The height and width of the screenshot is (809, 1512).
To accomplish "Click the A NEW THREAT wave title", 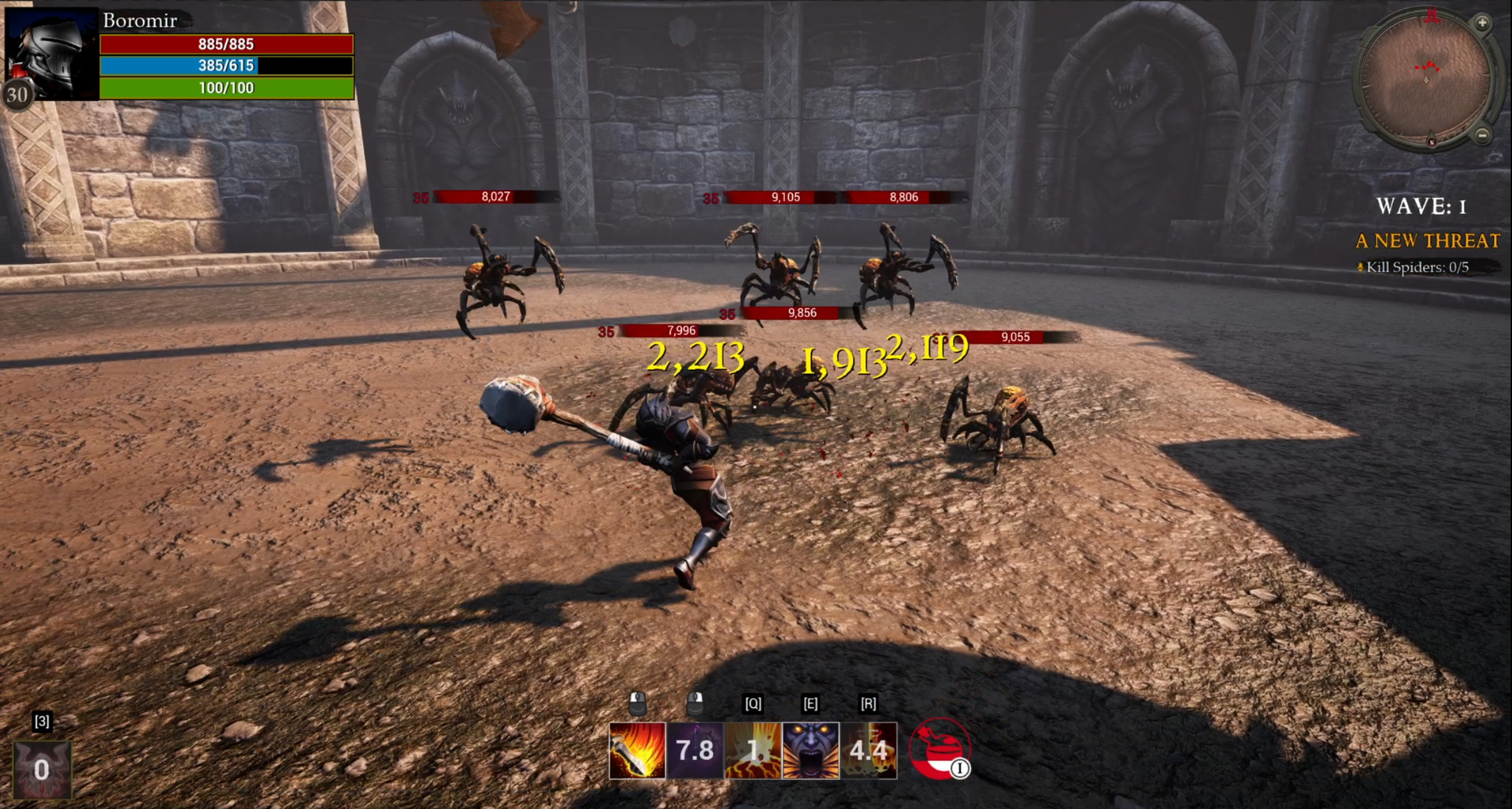I will [x=1427, y=241].
